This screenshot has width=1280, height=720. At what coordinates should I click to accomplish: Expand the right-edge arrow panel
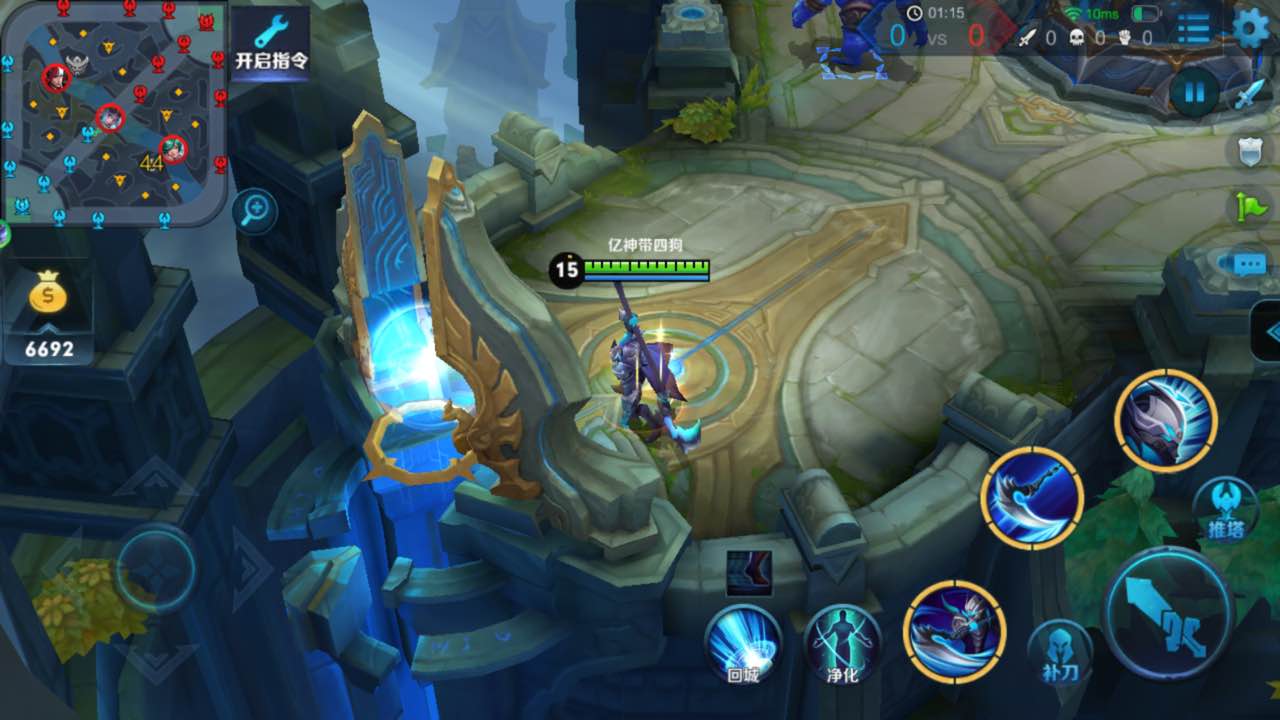(1268, 331)
